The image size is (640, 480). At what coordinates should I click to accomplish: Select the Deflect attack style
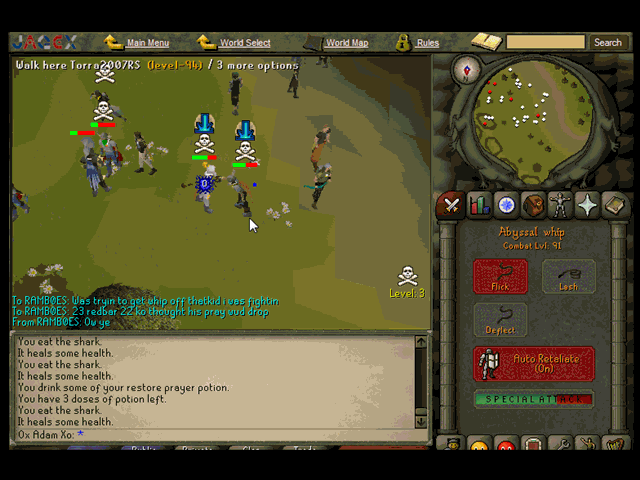[500, 320]
